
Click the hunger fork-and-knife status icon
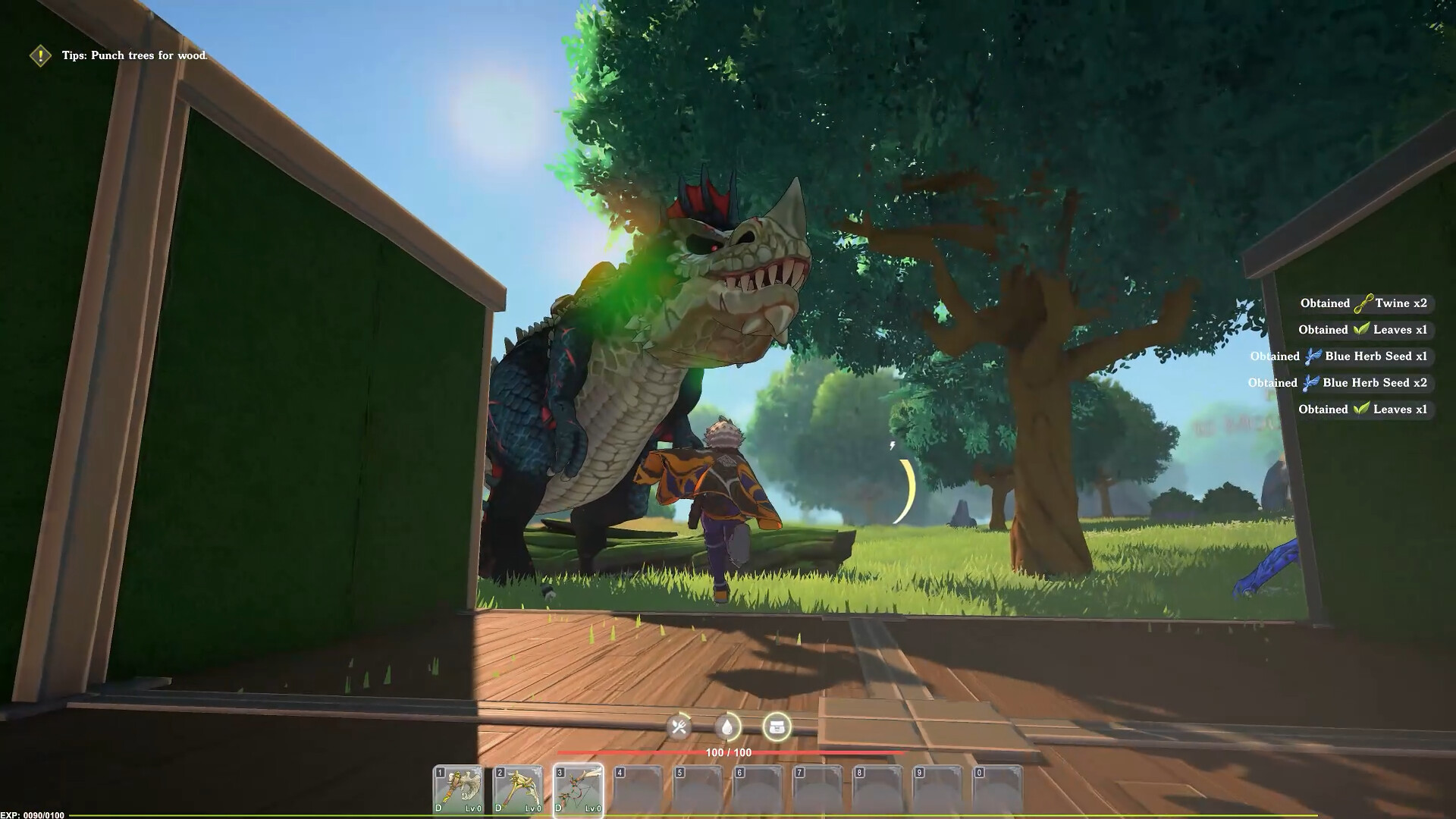(681, 726)
